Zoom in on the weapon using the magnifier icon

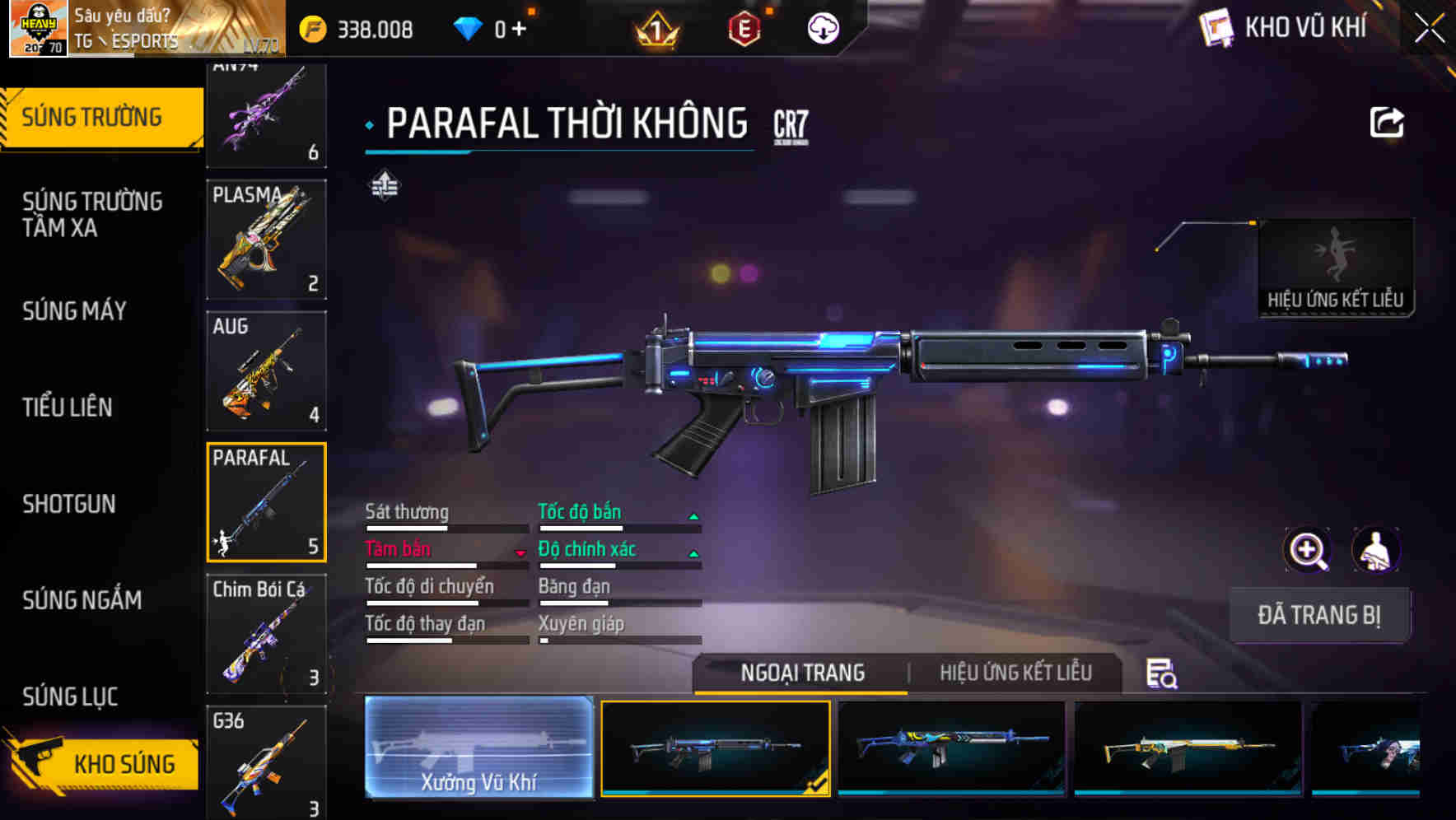(1305, 550)
